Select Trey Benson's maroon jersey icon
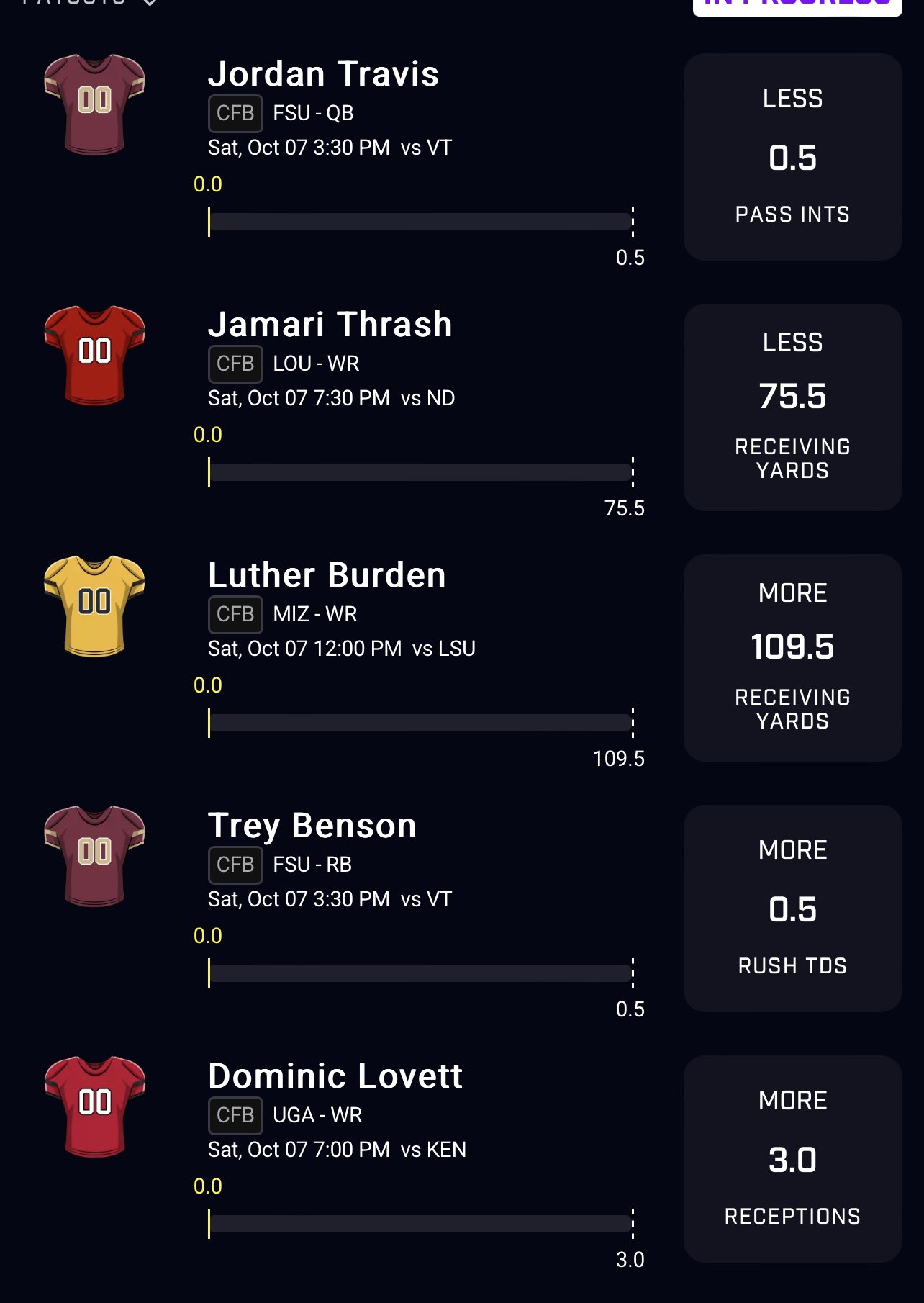Viewport: 924px width, 1303px height. click(93, 857)
